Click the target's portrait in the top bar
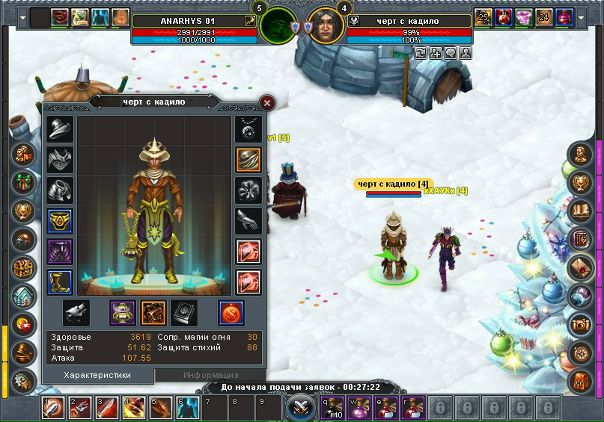 (x=324, y=24)
